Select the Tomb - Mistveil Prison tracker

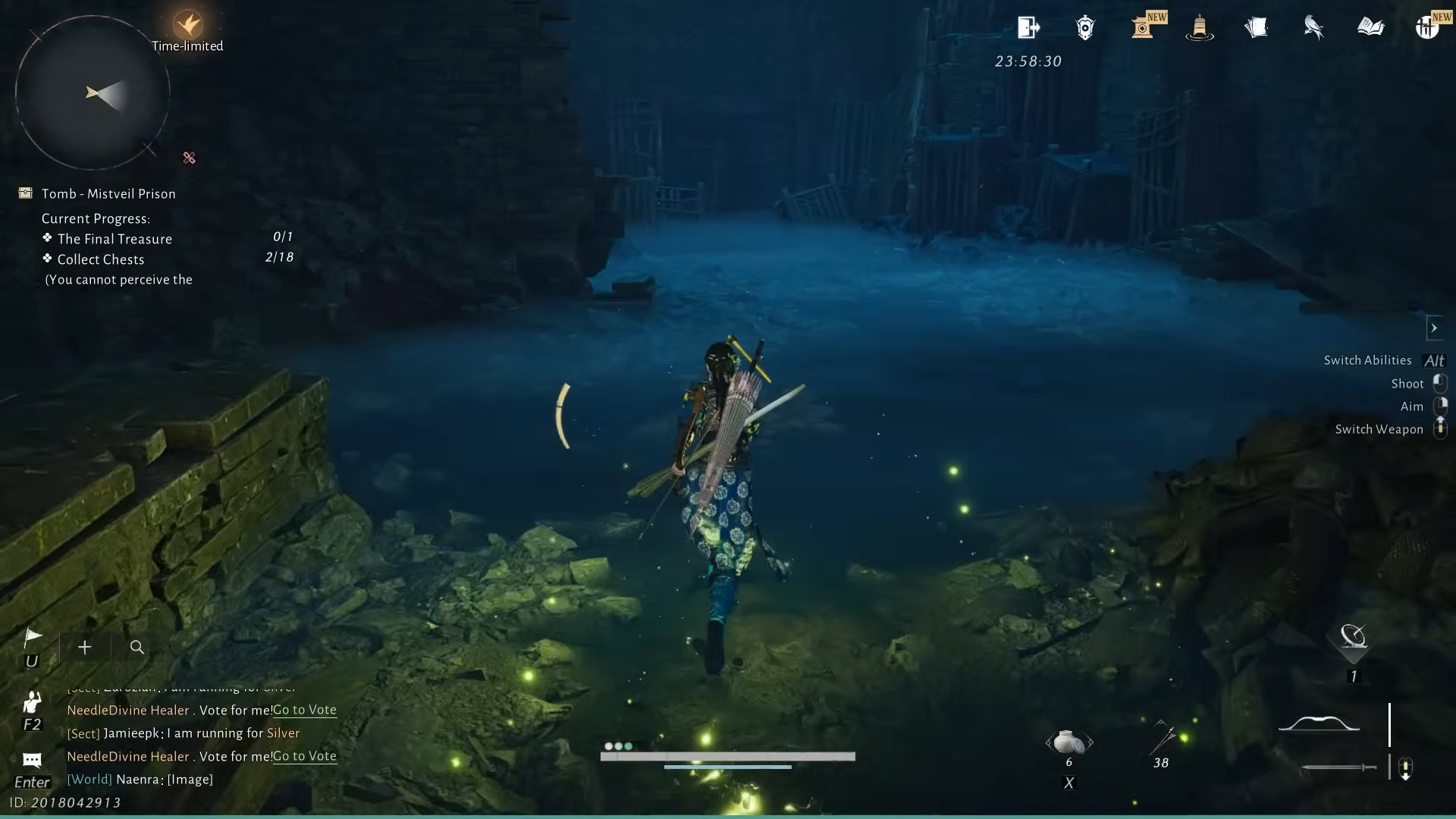point(108,193)
